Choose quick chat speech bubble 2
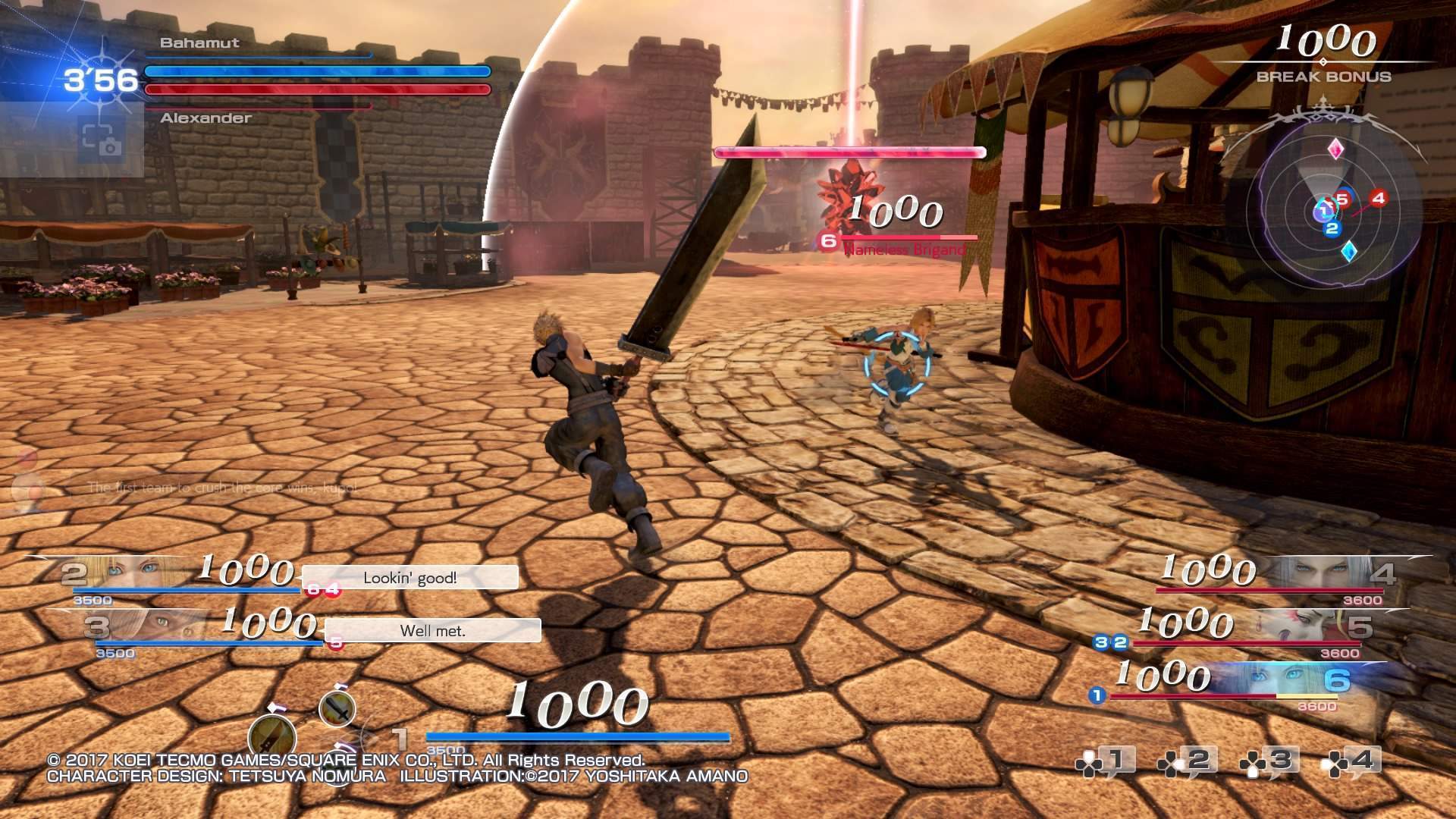Image resolution: width=1456 pixels, height=819 pixels. pyautogui.click(x=1188, y=761)
